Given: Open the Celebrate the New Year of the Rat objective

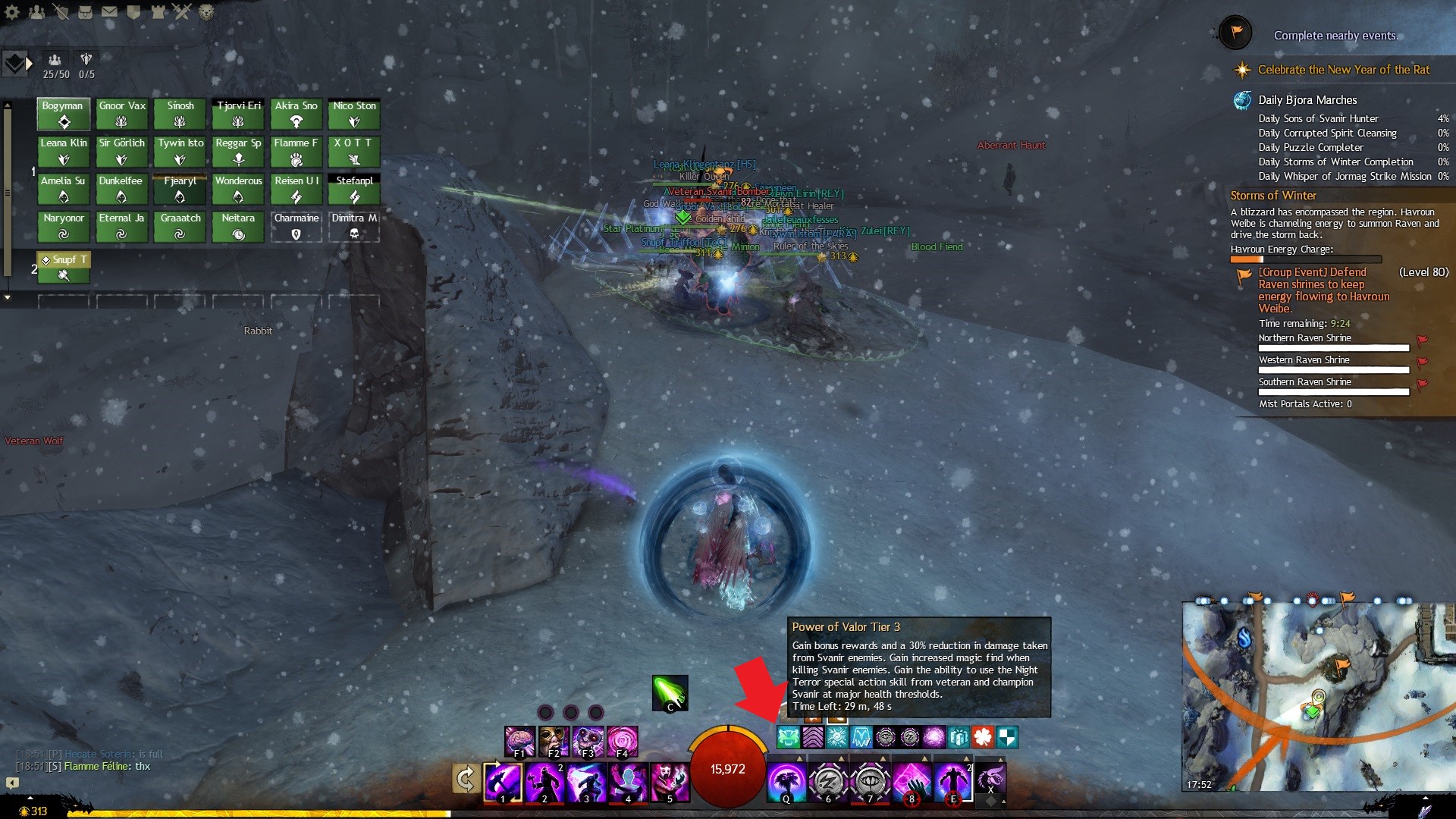Looking at the screenshot, I should tap(1343, 70).
